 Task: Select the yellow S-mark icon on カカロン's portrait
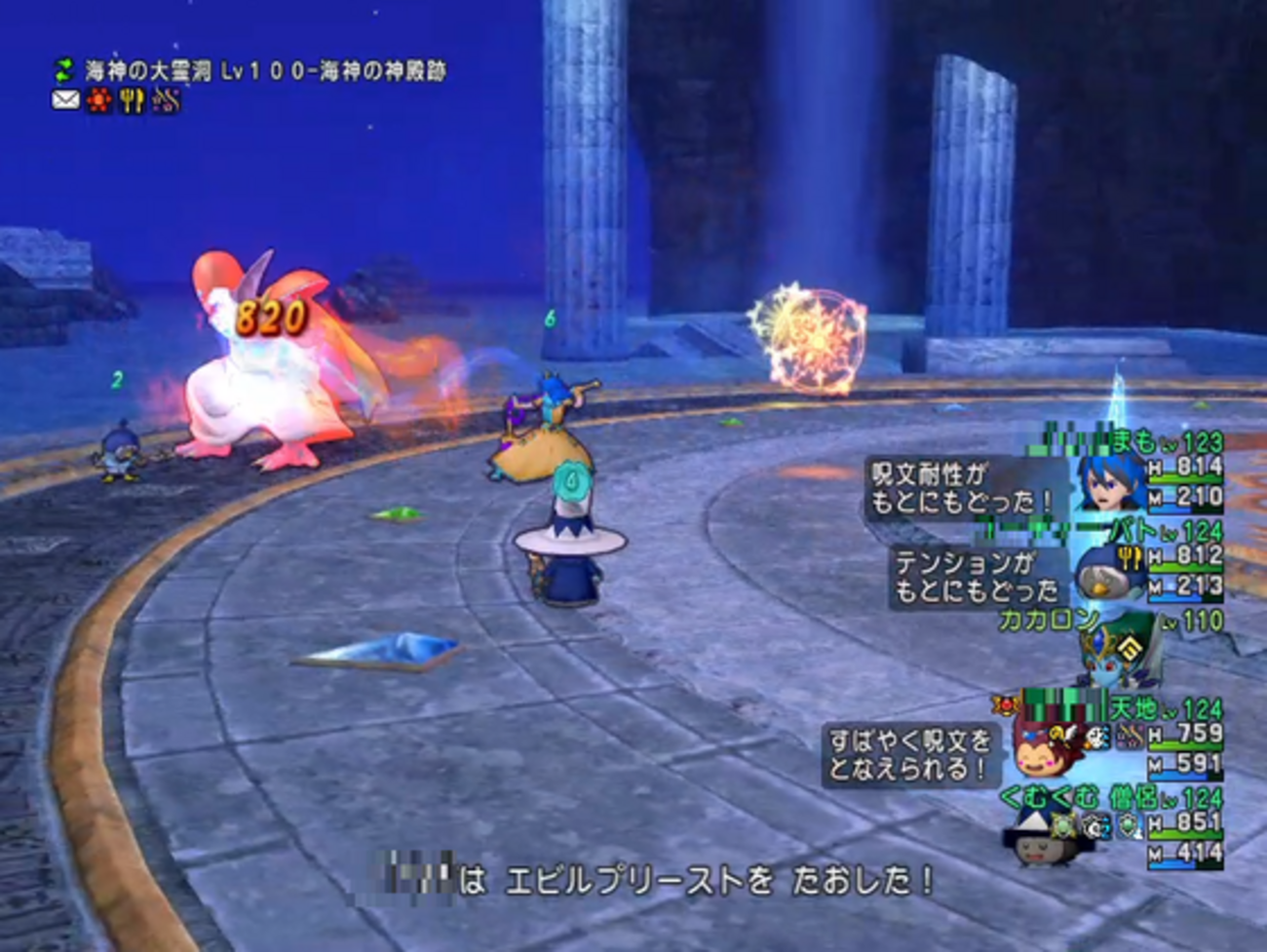tap(1129, 646)
